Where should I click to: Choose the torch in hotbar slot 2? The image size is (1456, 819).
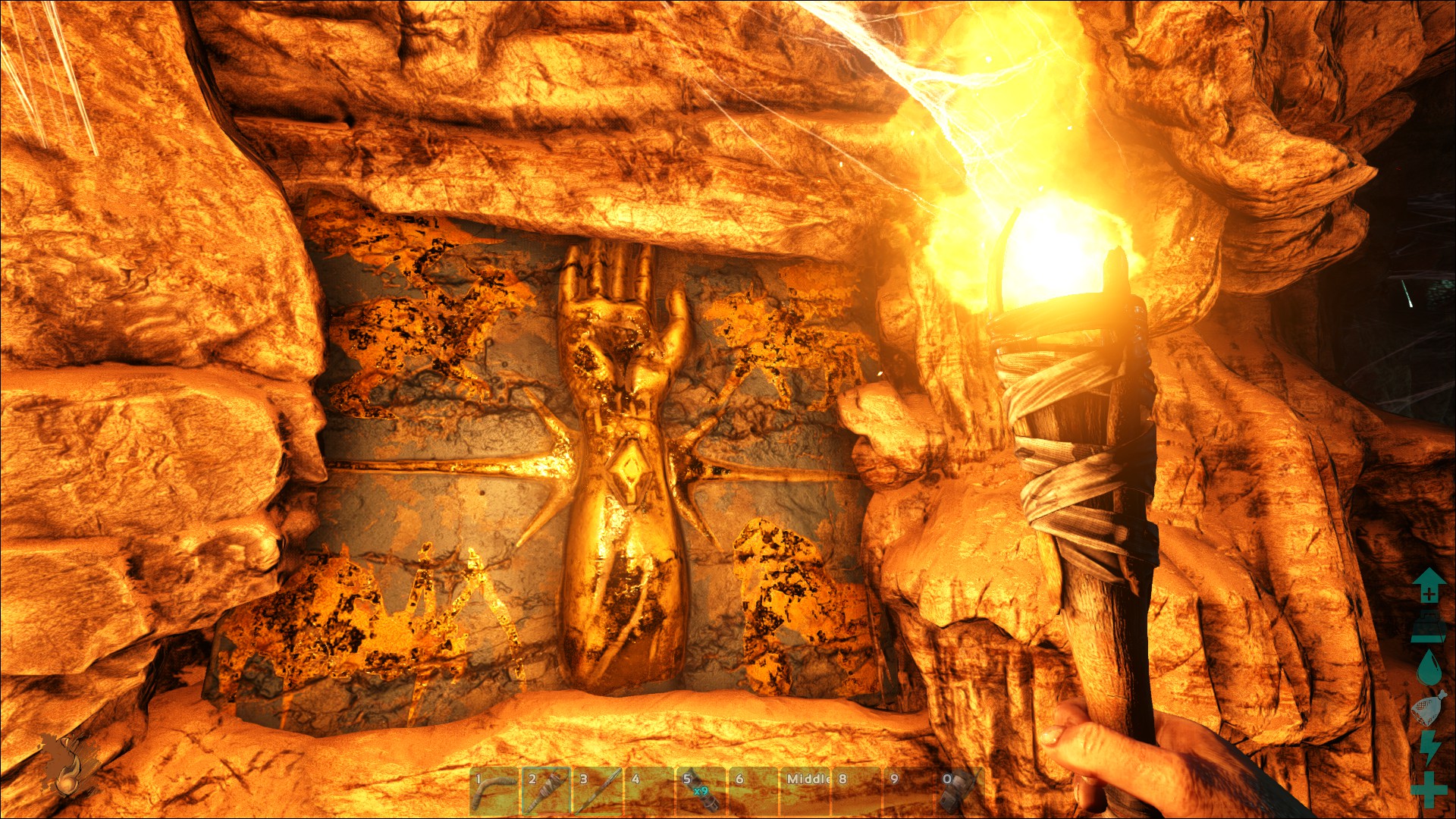point(545,791)
